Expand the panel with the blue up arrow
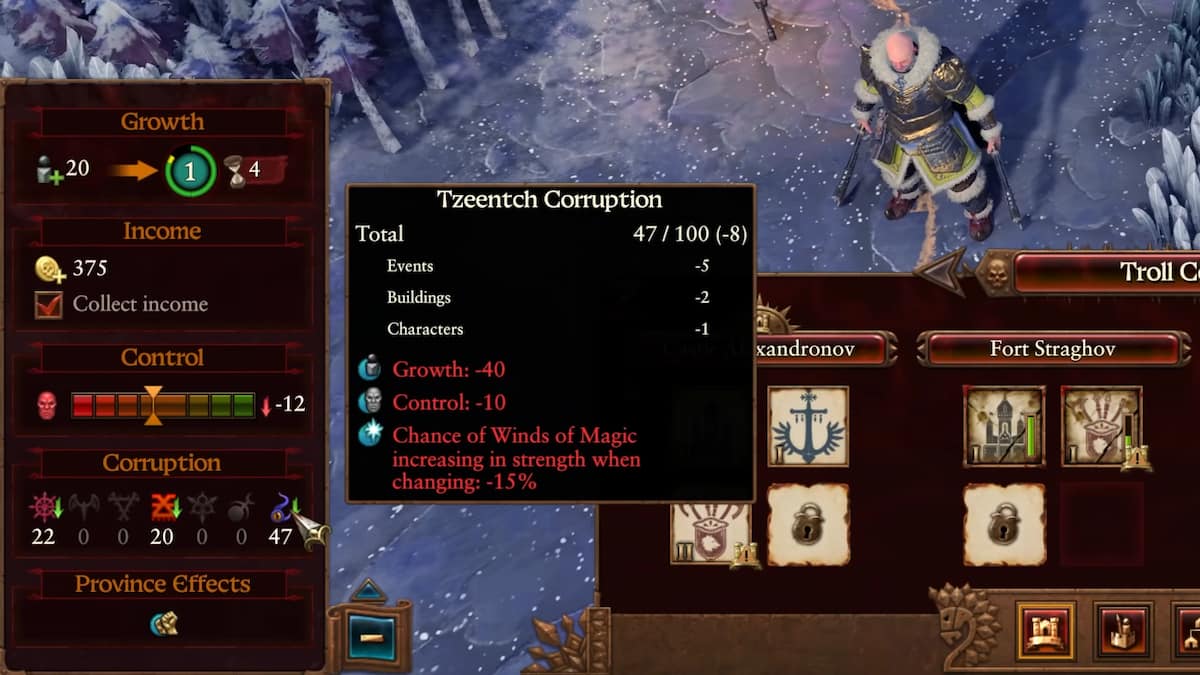The image size is (1200, 675). [x=367, y=590]
